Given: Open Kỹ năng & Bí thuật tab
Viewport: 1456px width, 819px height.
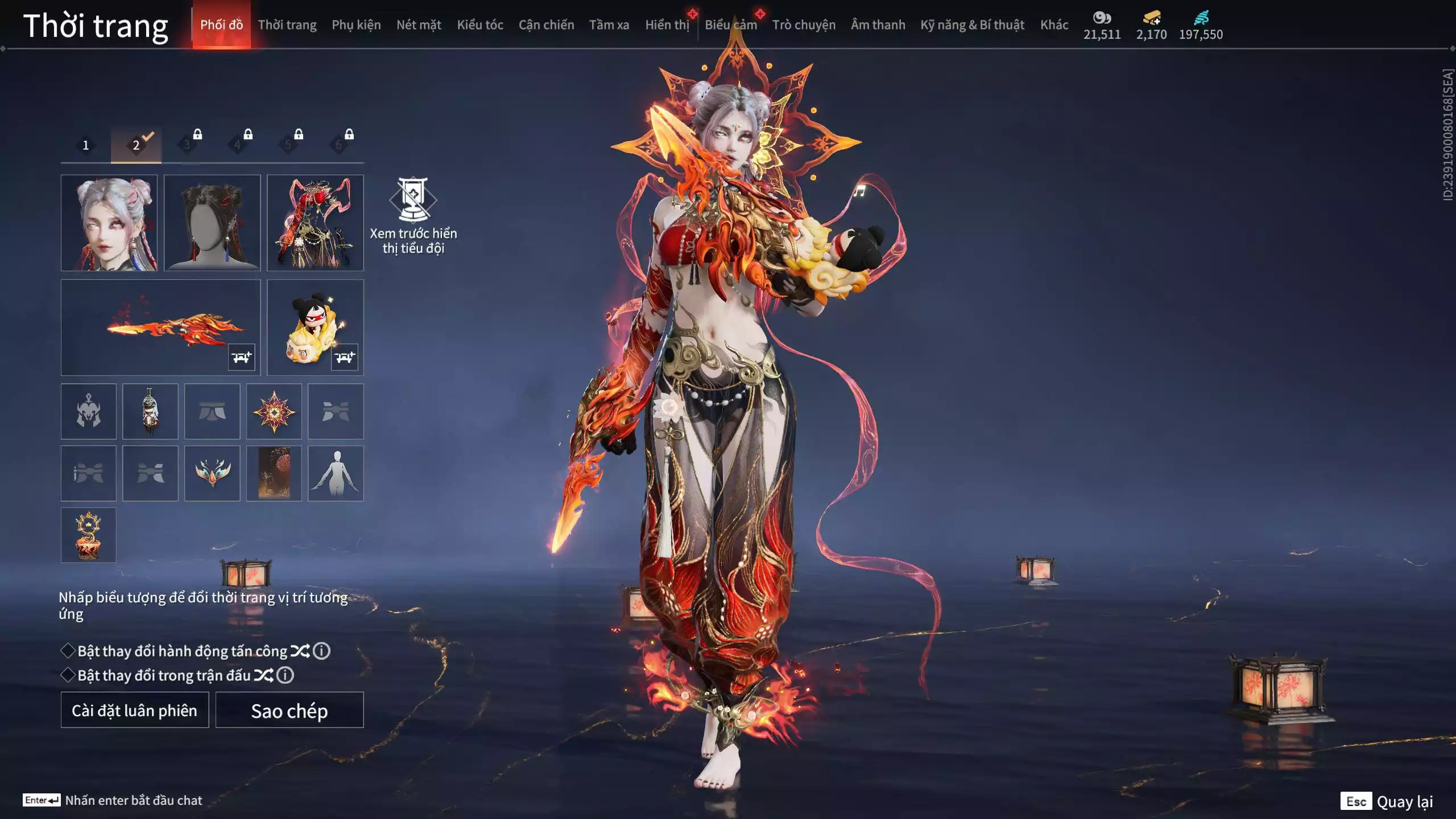Looking at the screenshot, I should point(972,25).
